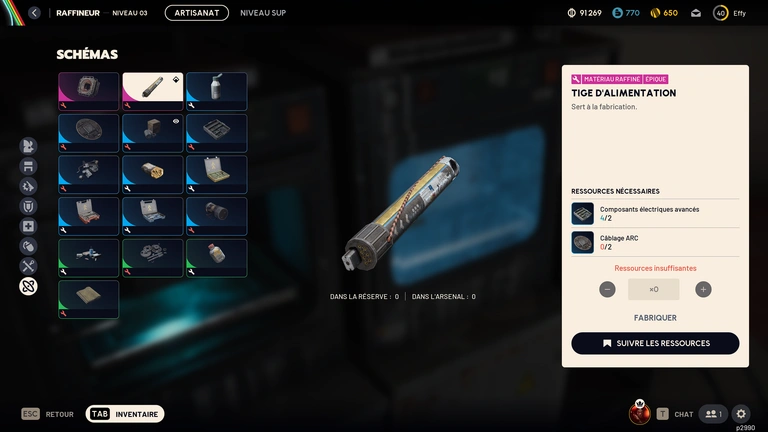Select the Composants électriques avancés resource row

click(655, 213)
